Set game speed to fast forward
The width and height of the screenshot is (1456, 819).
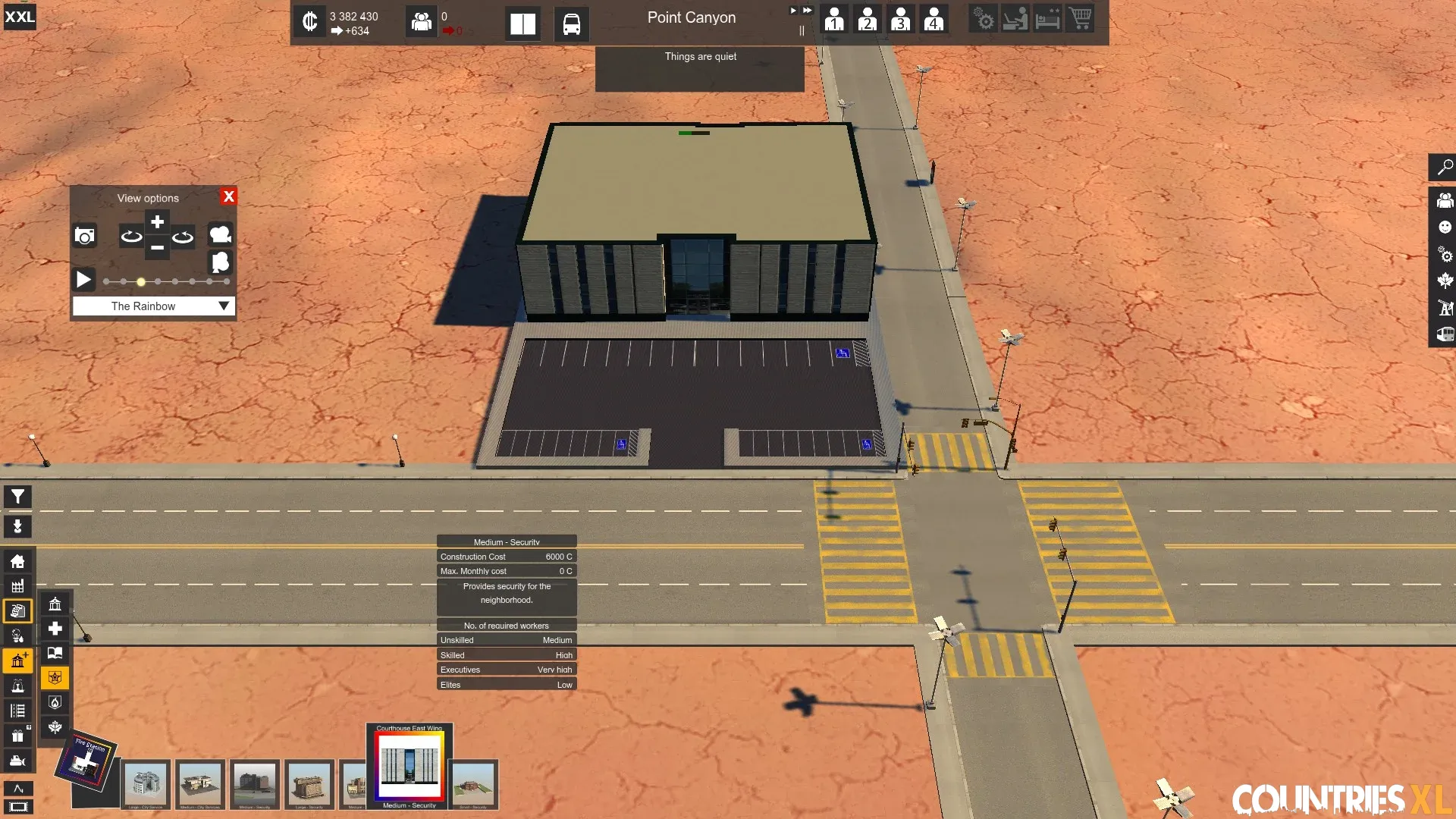(x=808, y=11)
